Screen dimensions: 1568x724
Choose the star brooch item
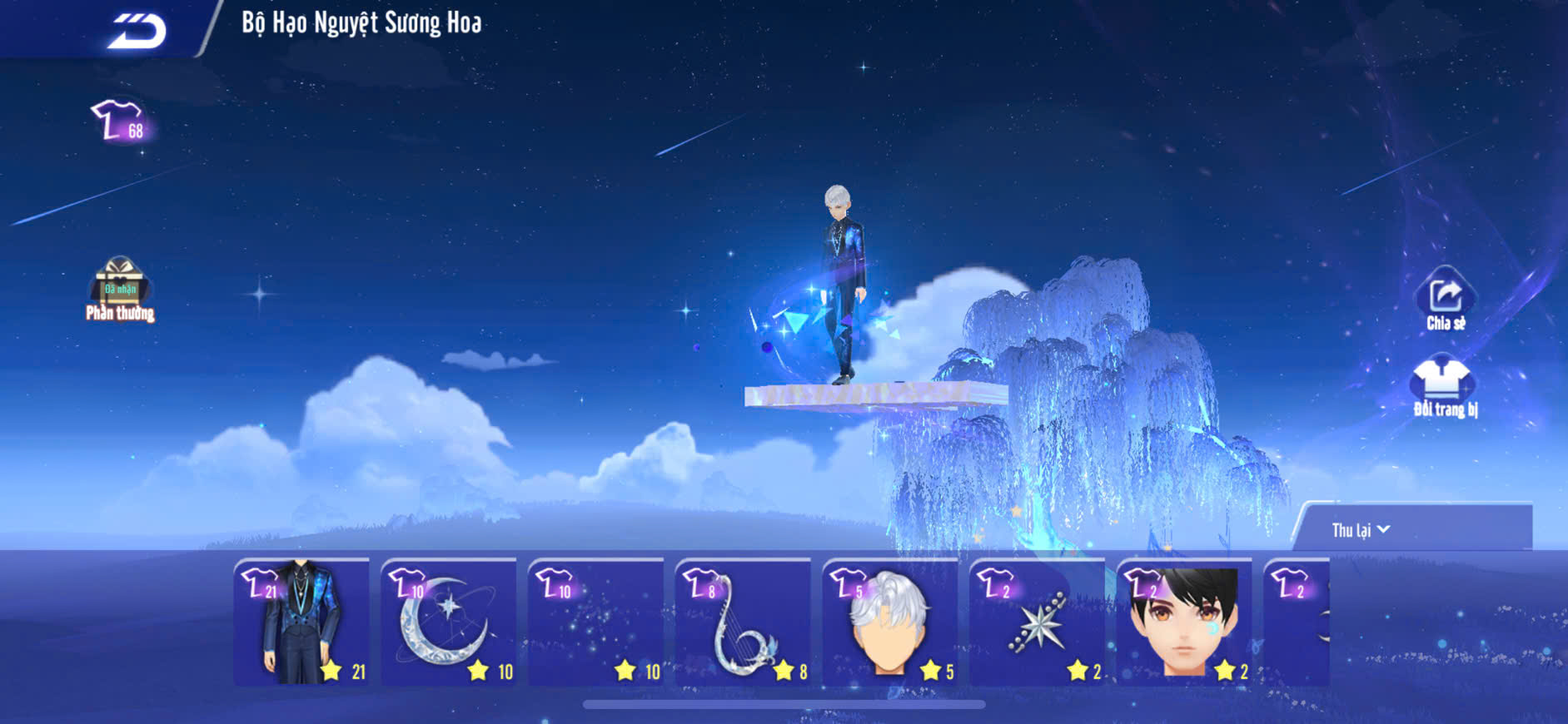(1037, 622)
